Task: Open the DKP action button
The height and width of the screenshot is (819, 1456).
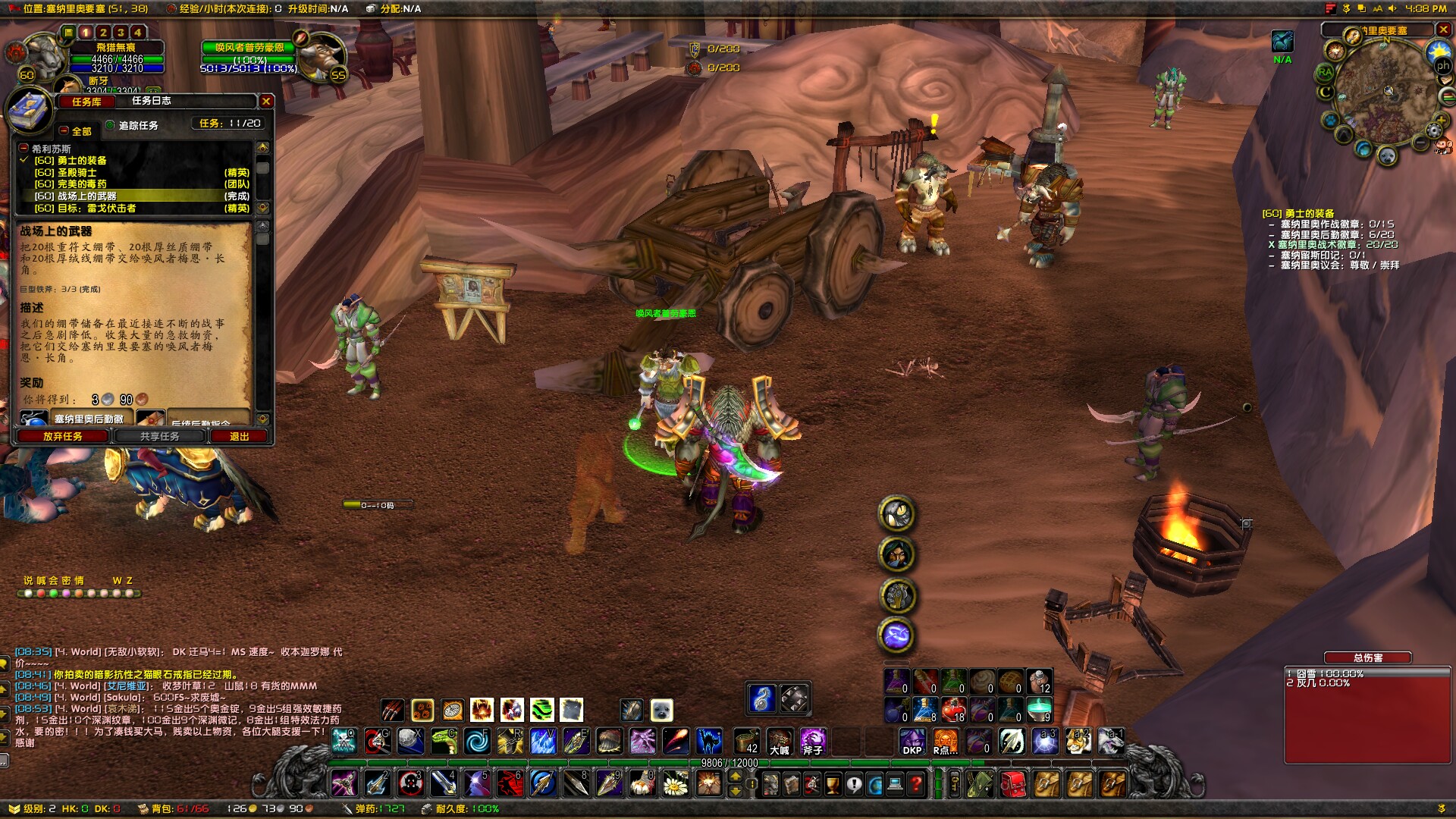Action: [912, 741]
